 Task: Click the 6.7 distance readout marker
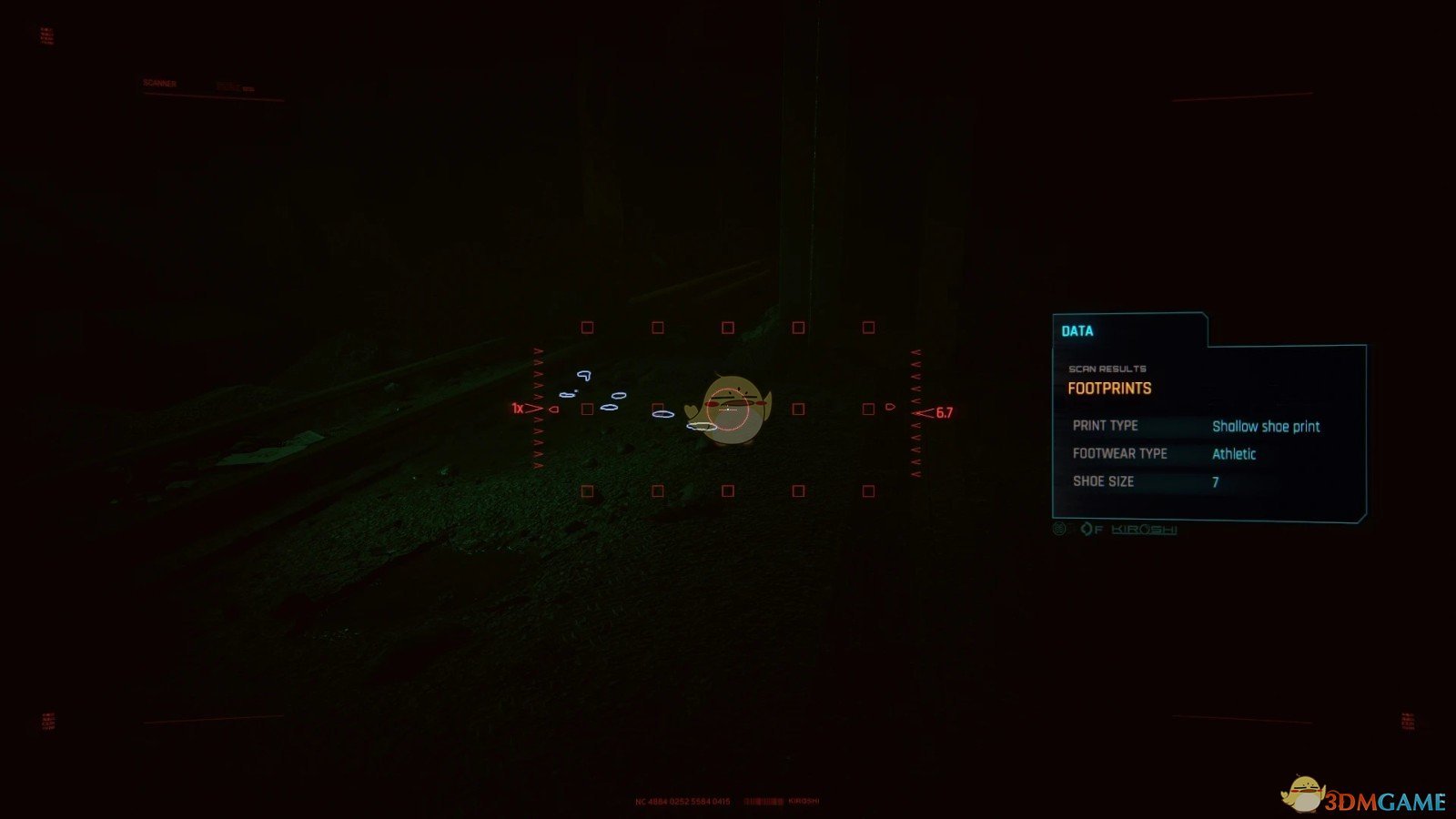point(944,412)
